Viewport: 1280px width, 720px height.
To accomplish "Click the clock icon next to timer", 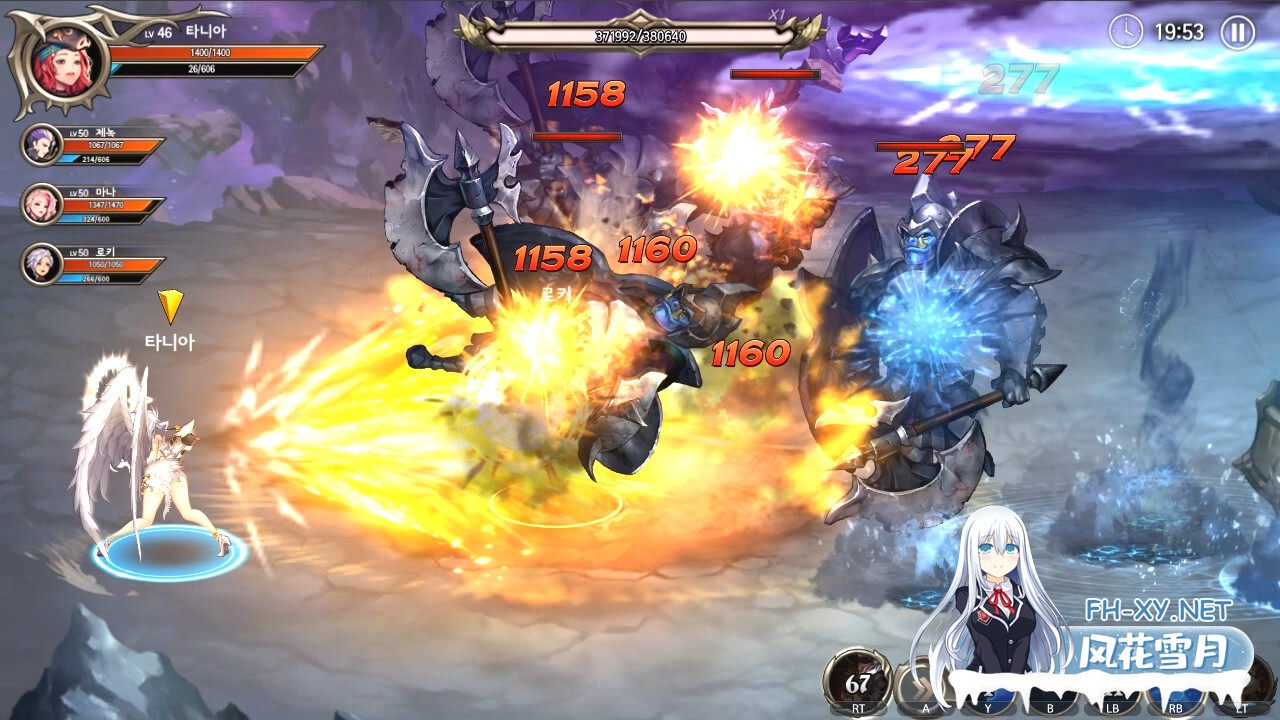I will coord(1127,31).
